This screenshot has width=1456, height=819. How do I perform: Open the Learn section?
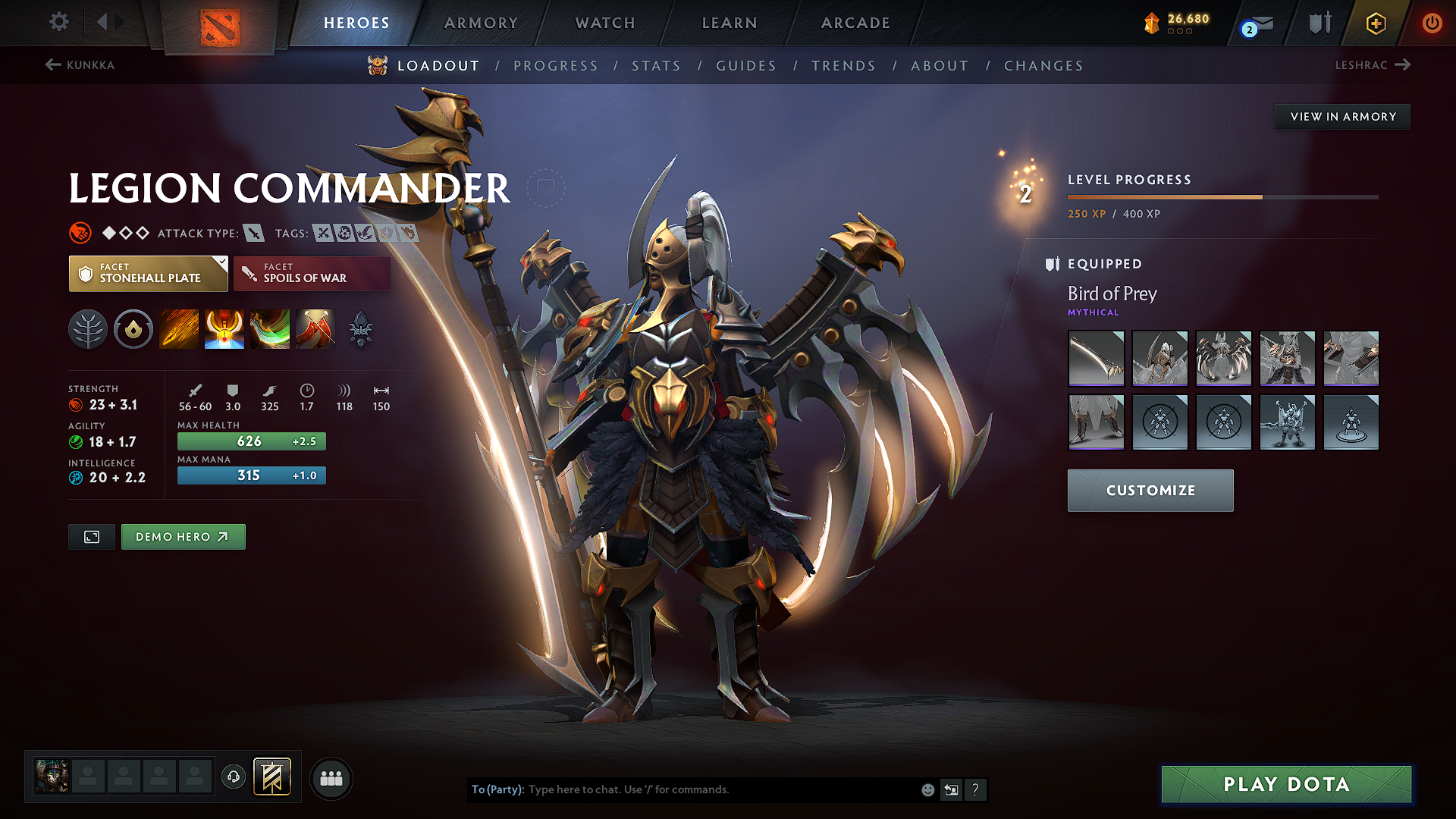coord(730,23)
